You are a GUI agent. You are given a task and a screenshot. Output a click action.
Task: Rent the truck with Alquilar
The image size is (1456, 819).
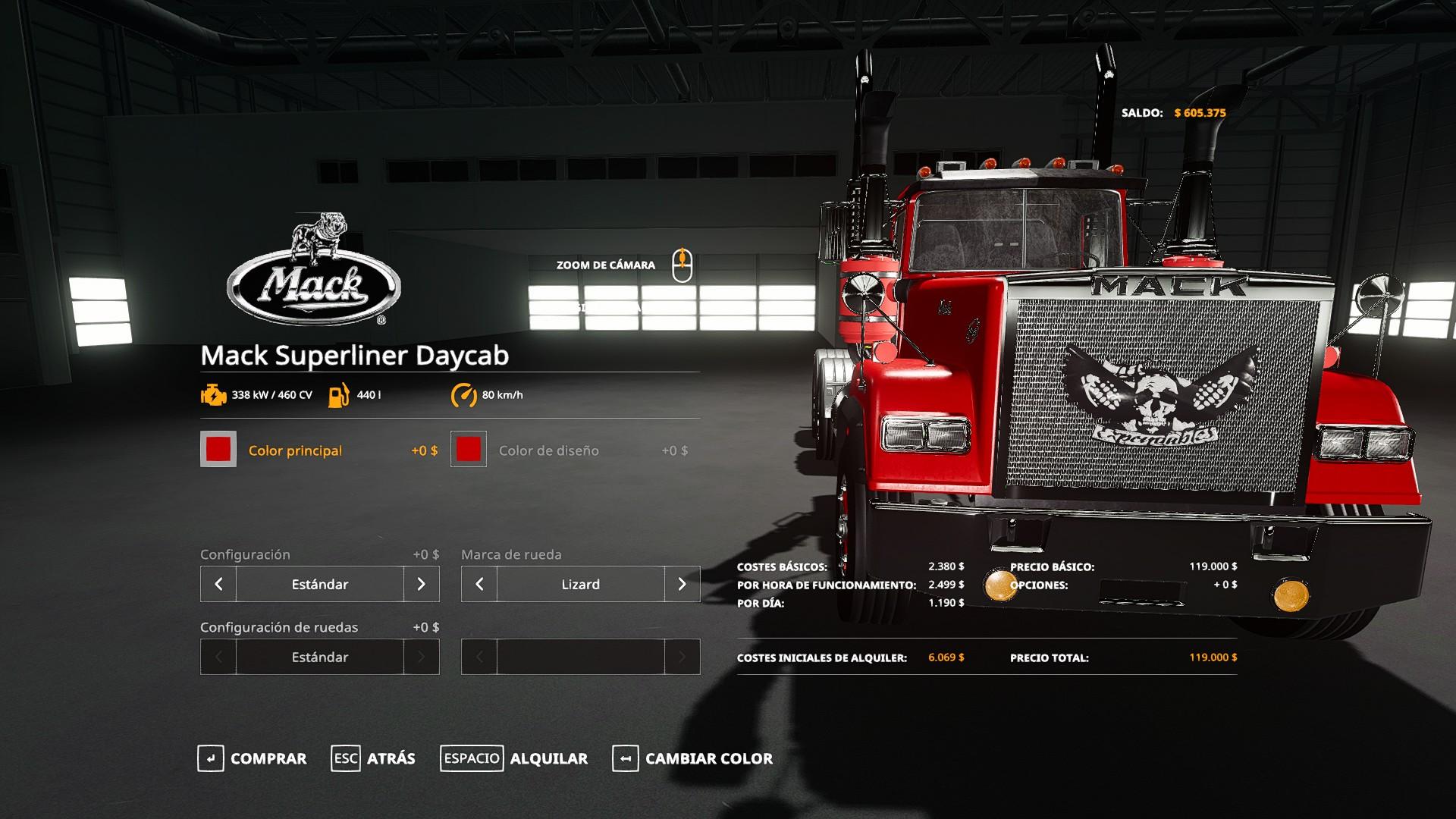pyautogui.click(x=514, y=758)
